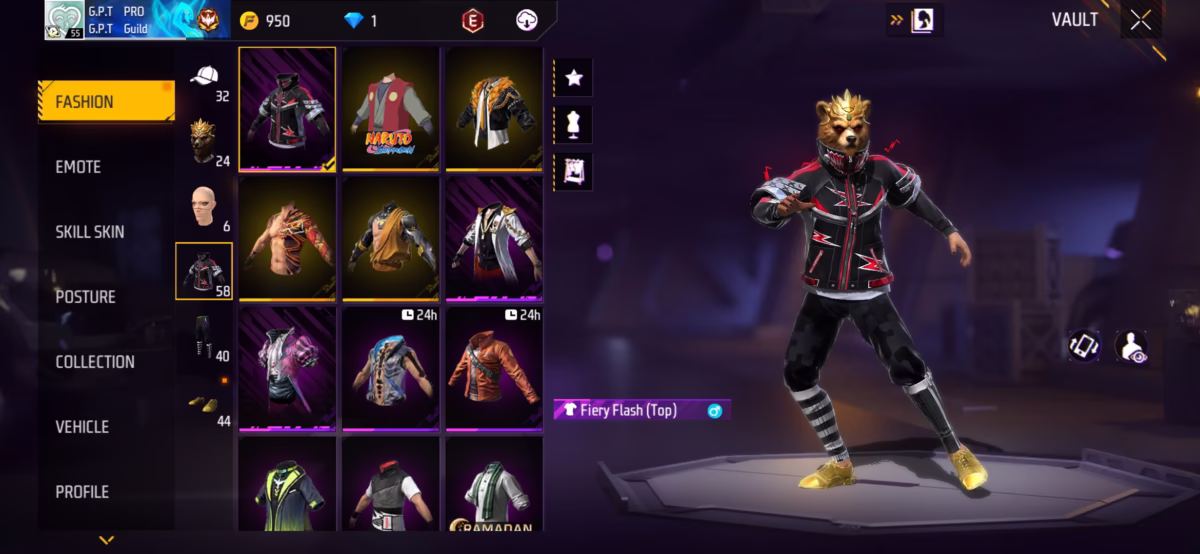Equip the Naruto Shippuden jacket
1200x554 pixels.
[x=391, y=110]
